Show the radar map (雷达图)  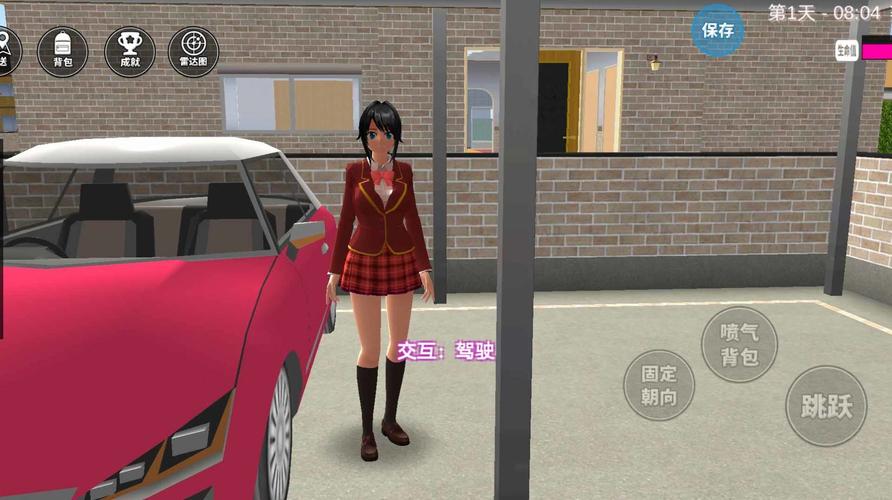[193, 51]
